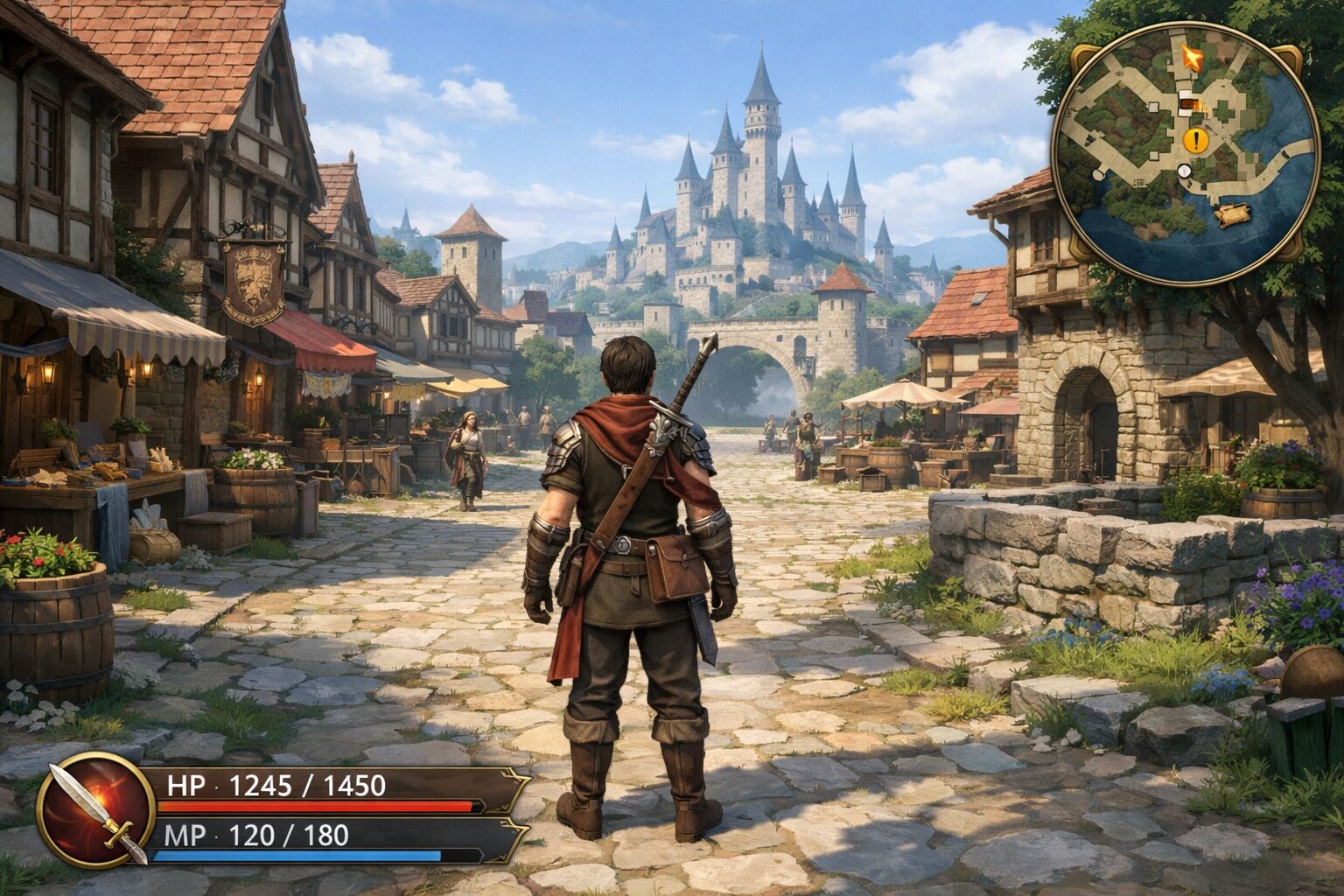
Task: Click the orange arrow marker on minimap
Action: [1191, 58]
